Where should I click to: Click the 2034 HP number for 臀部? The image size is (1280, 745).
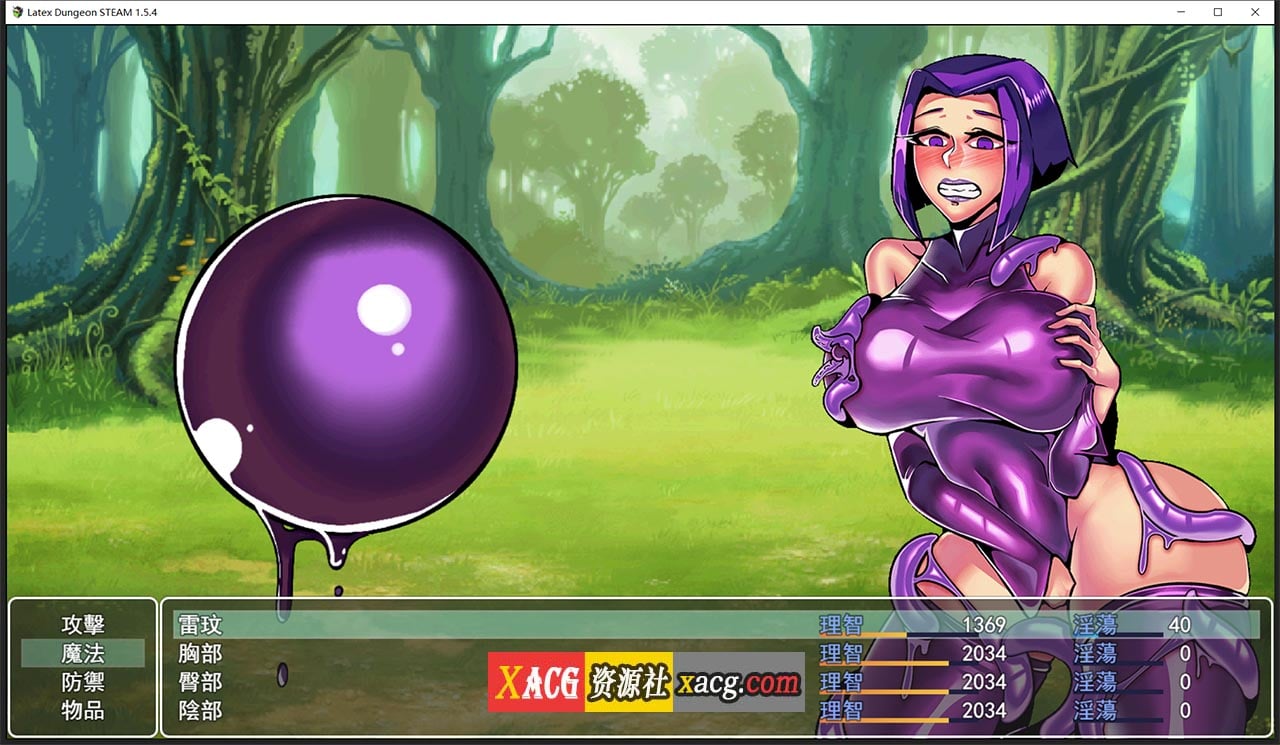point(985,681)
